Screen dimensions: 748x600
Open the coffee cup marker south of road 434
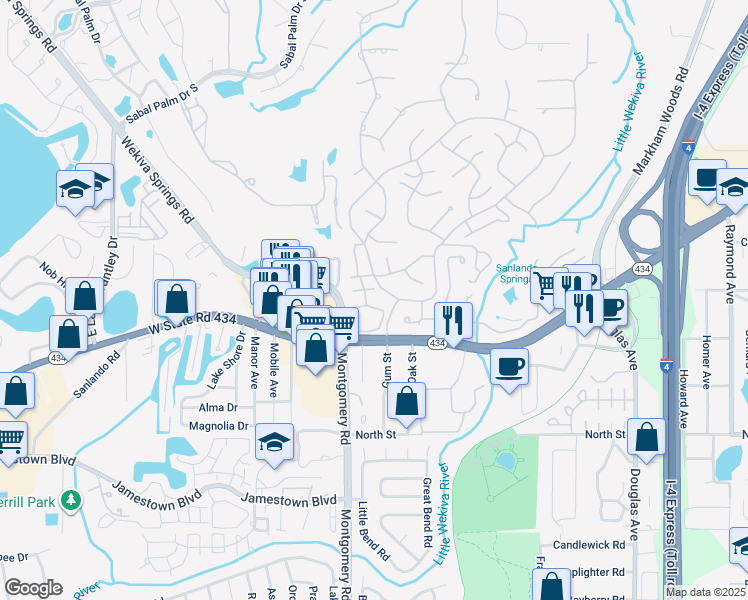(510, 366)
